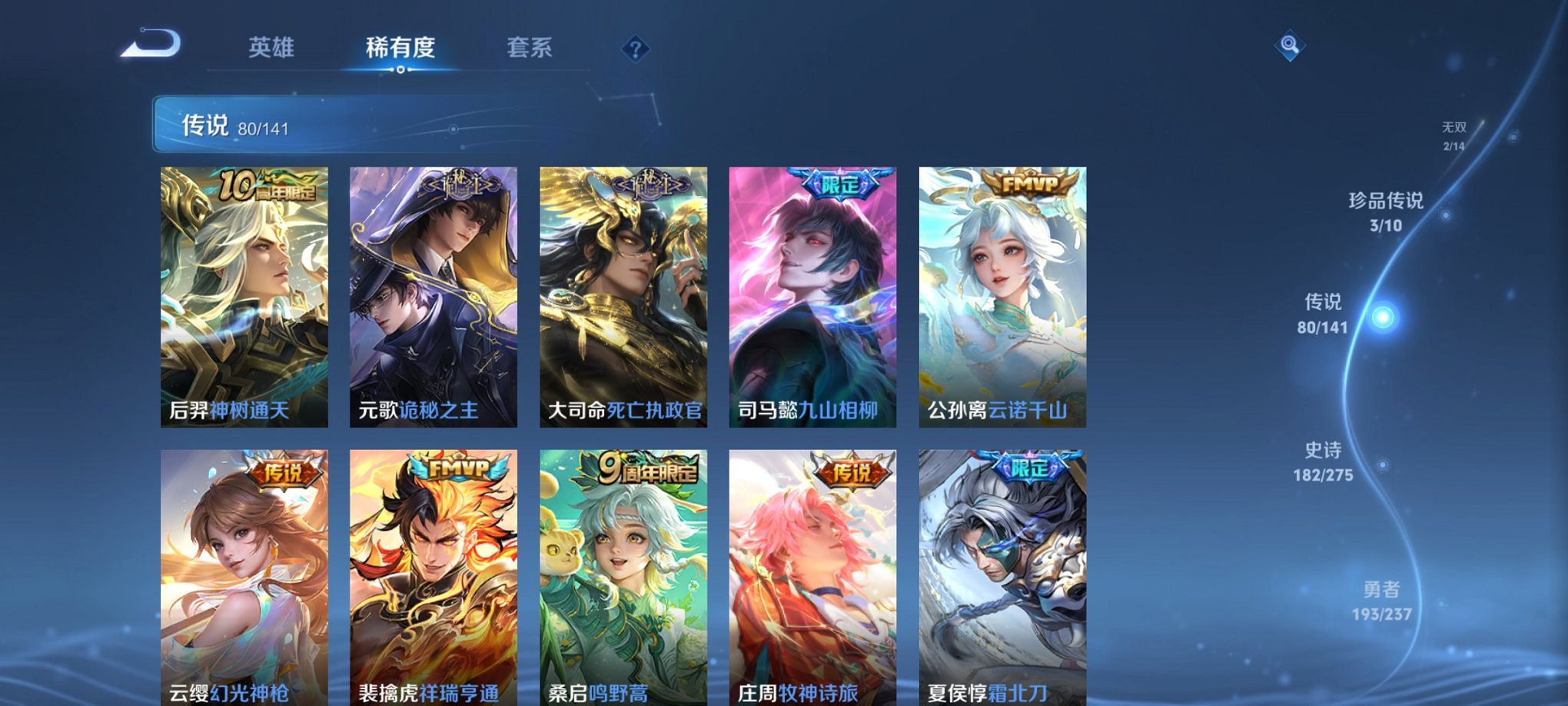
Task: Open the search magnifier at top right
Action: pos(1289,46)
